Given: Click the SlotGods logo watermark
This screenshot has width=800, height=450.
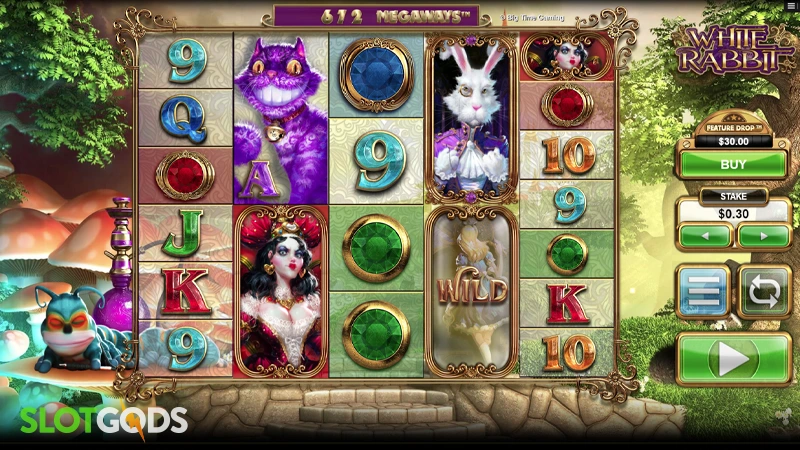Looking at the screenshot, I should point(104,420).
